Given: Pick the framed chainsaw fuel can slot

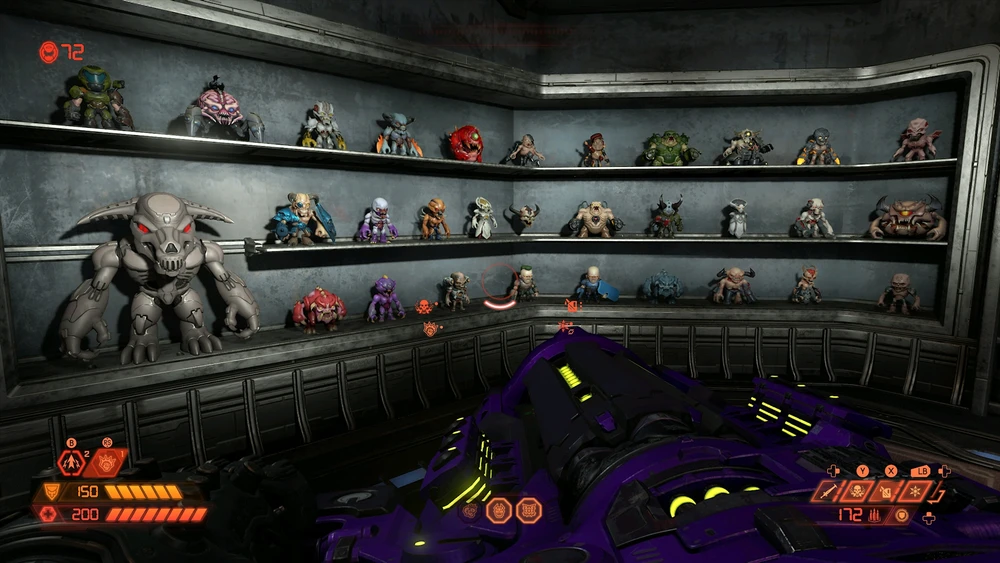Looking at the screenshot, I should coord(885,491).
